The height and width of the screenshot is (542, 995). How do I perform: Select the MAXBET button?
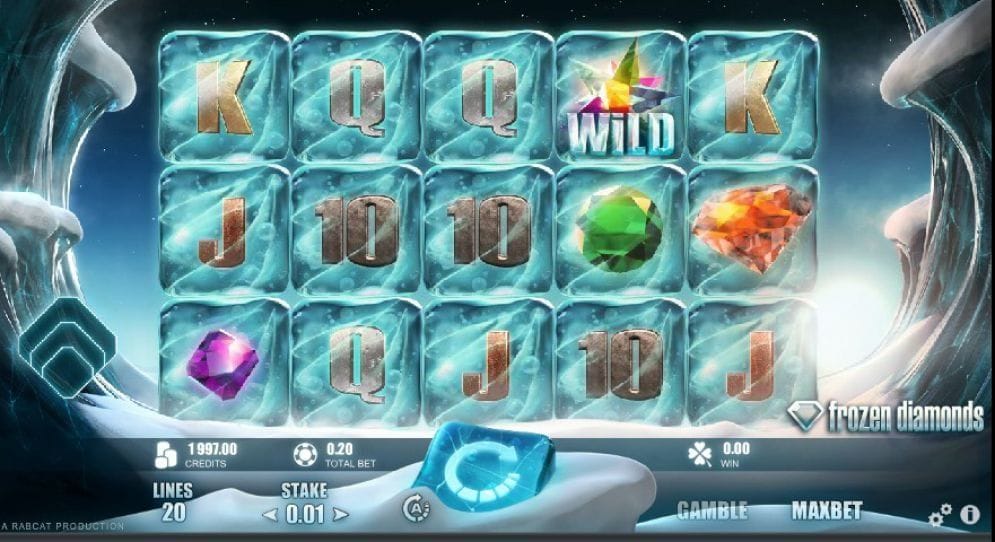(826, 510)
